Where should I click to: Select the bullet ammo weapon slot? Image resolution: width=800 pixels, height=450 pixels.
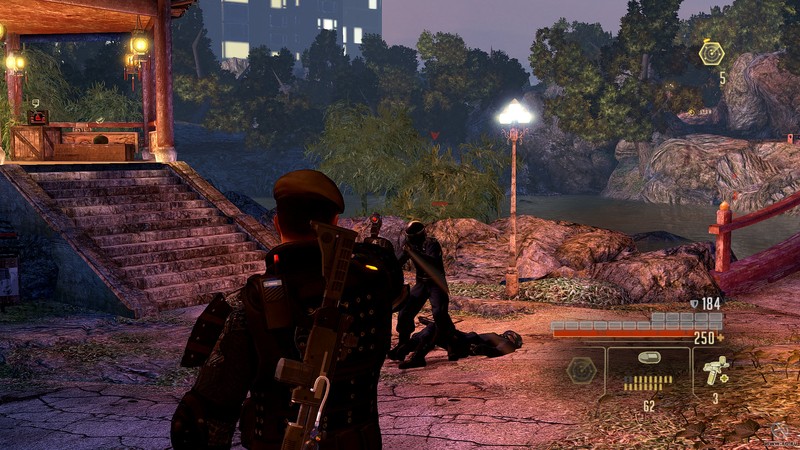pos(648,371)
